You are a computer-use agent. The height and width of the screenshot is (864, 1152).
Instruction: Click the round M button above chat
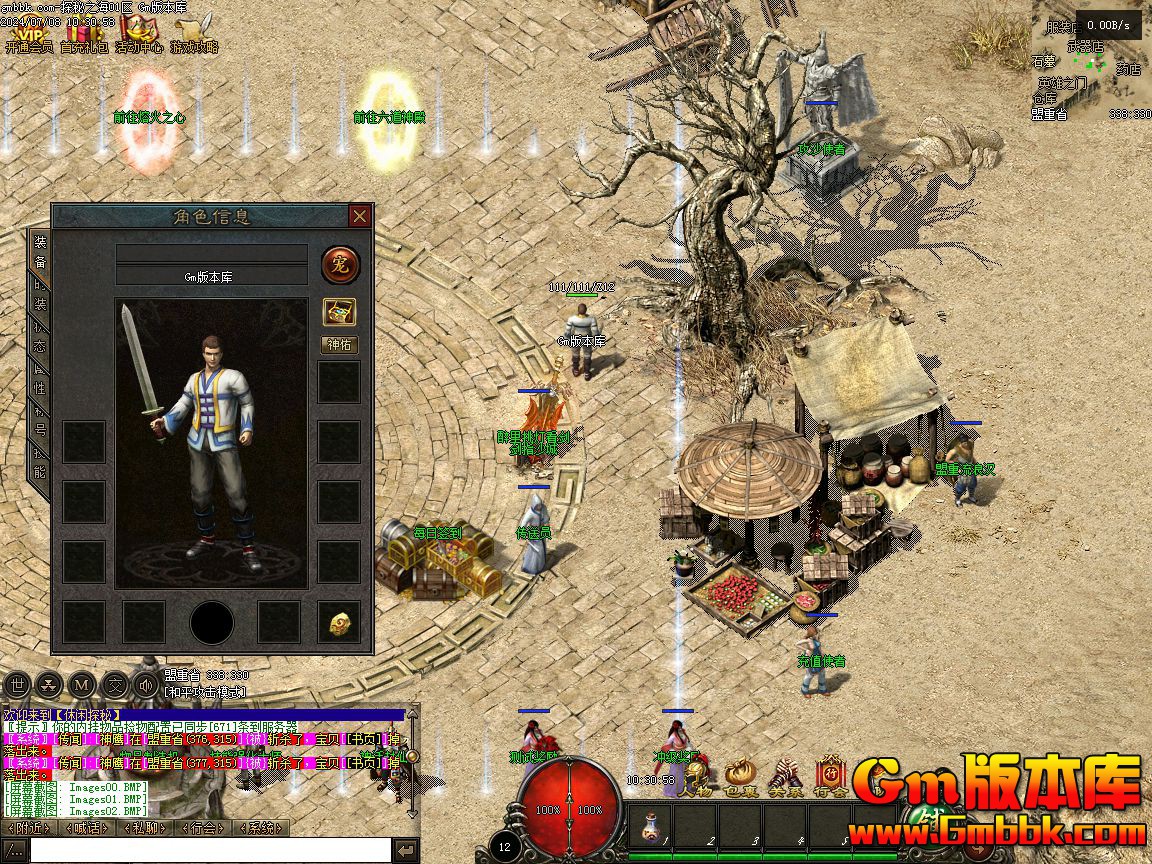pyautogui.click(x=83, y=685)
